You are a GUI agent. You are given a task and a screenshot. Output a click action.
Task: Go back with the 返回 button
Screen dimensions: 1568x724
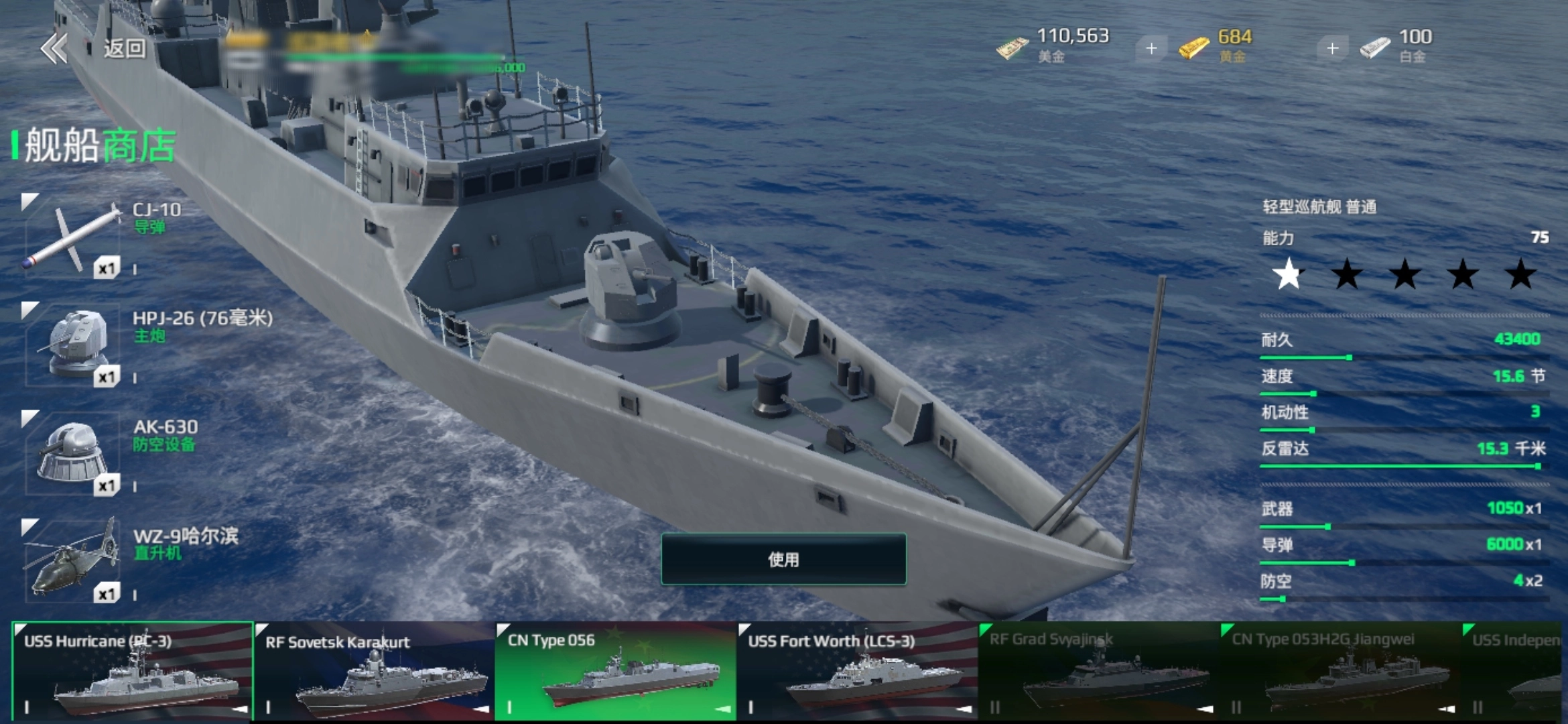(94, 48)
